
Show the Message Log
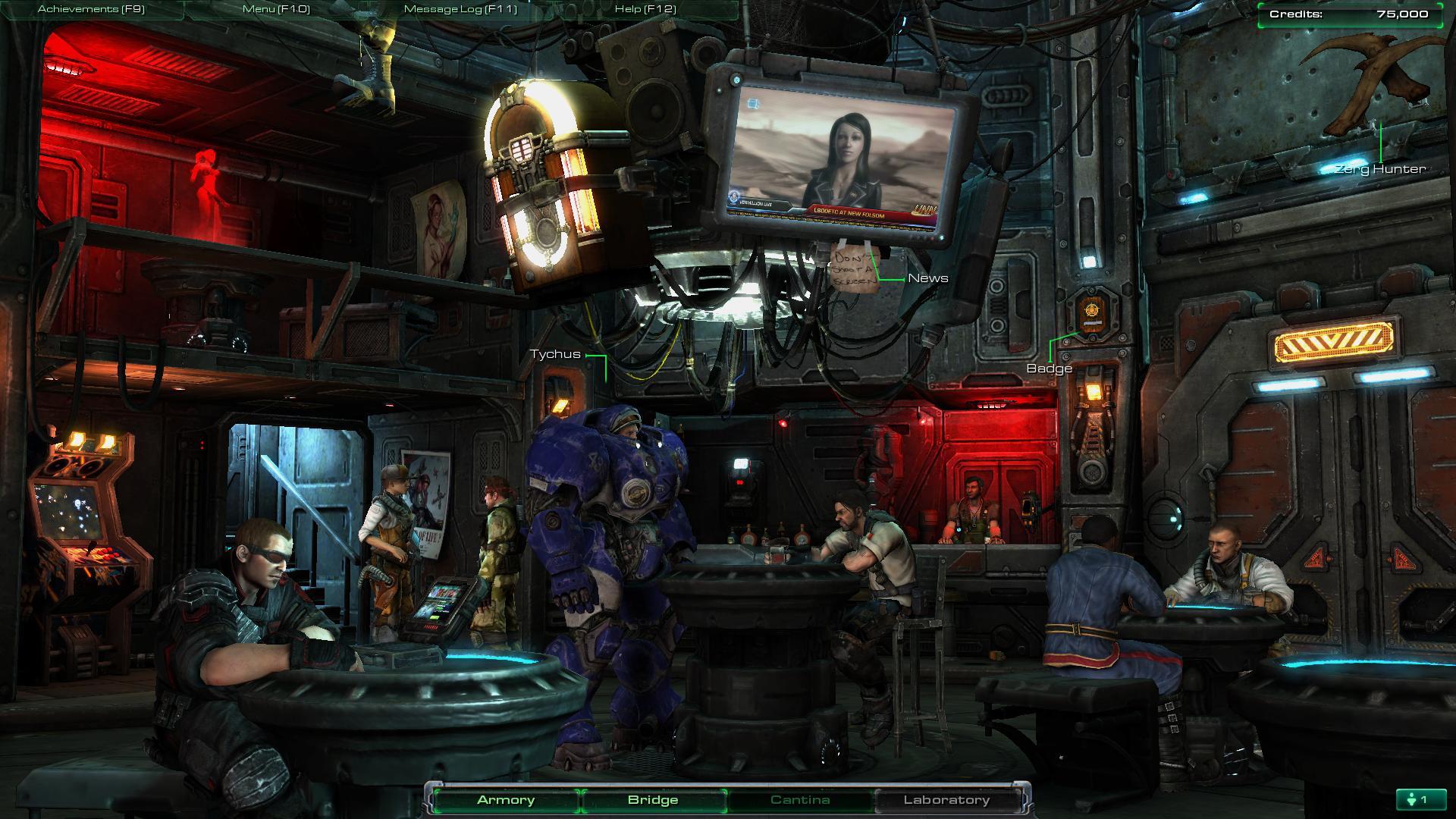[x=460, y=9]
